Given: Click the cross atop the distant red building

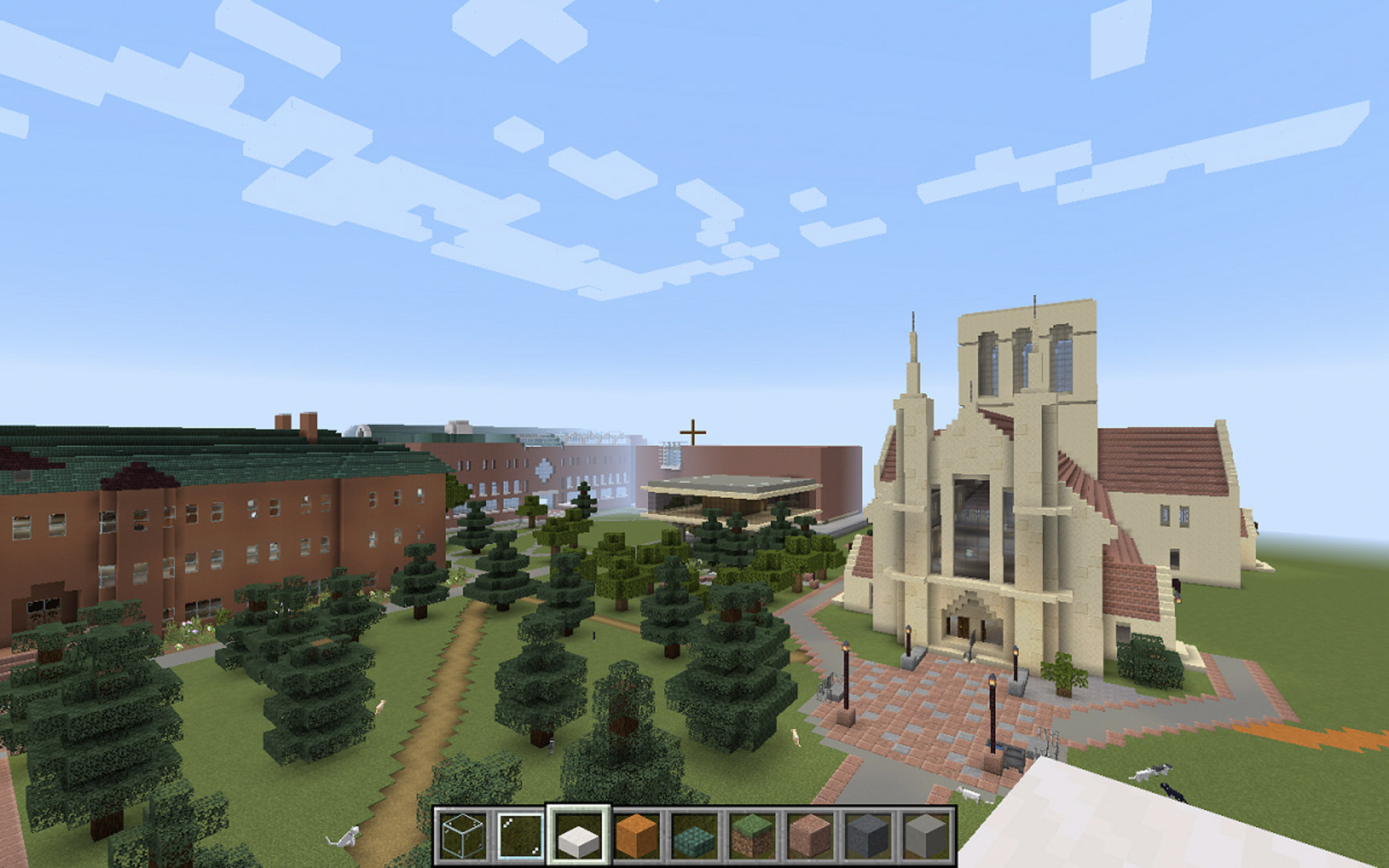Looking at the screenshot, I should [x=693, y=432].
